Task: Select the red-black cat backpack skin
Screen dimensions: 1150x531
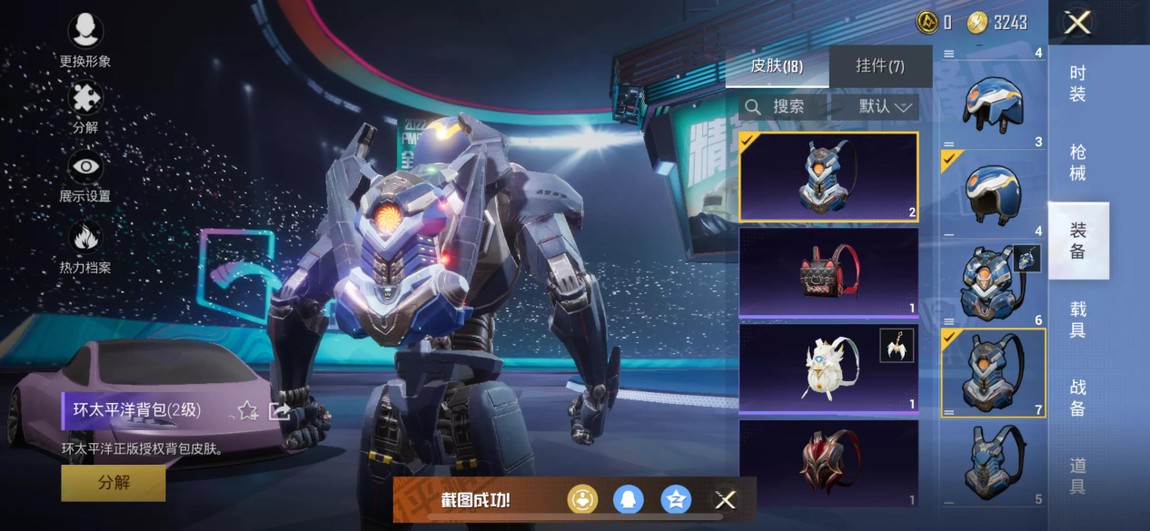Action: (x=828, y=272)
